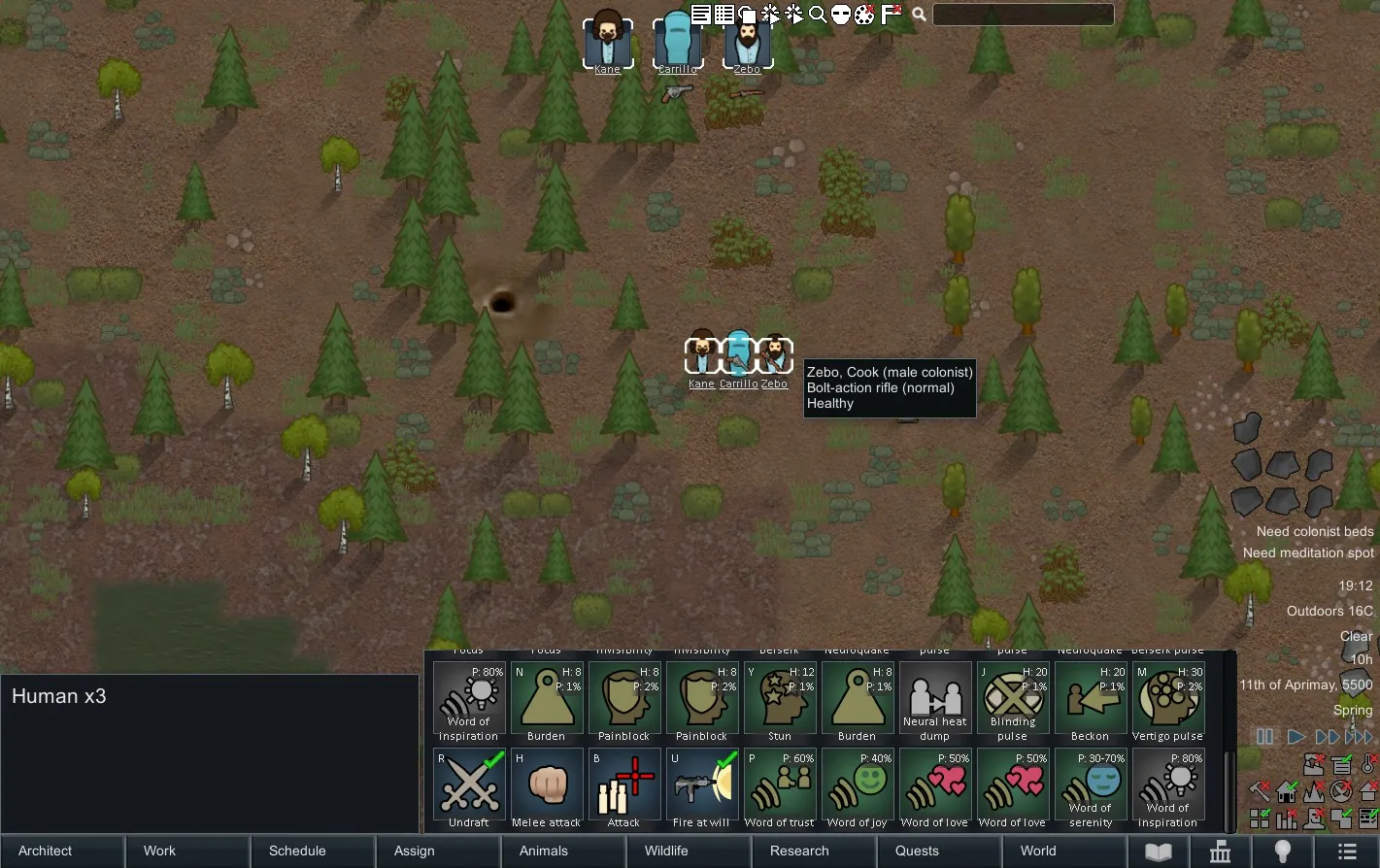1380x868 pixels.
Task: Pause the game with the pause control
Action: [x=1264, y=737]
